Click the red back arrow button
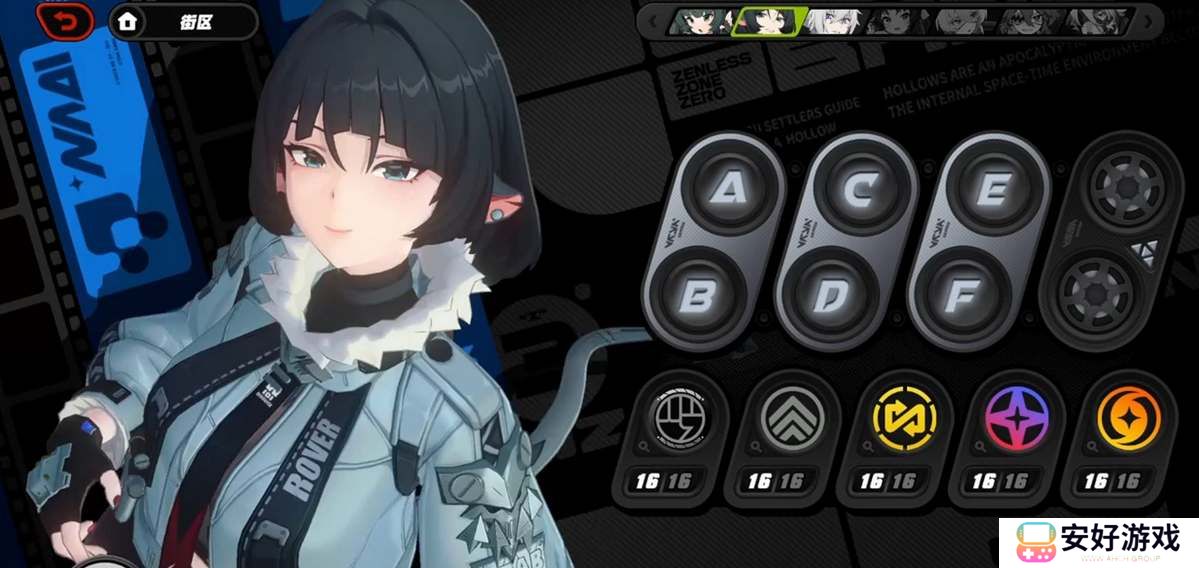The width and height of the screenshot is (1199, 568). click(66, 21)
